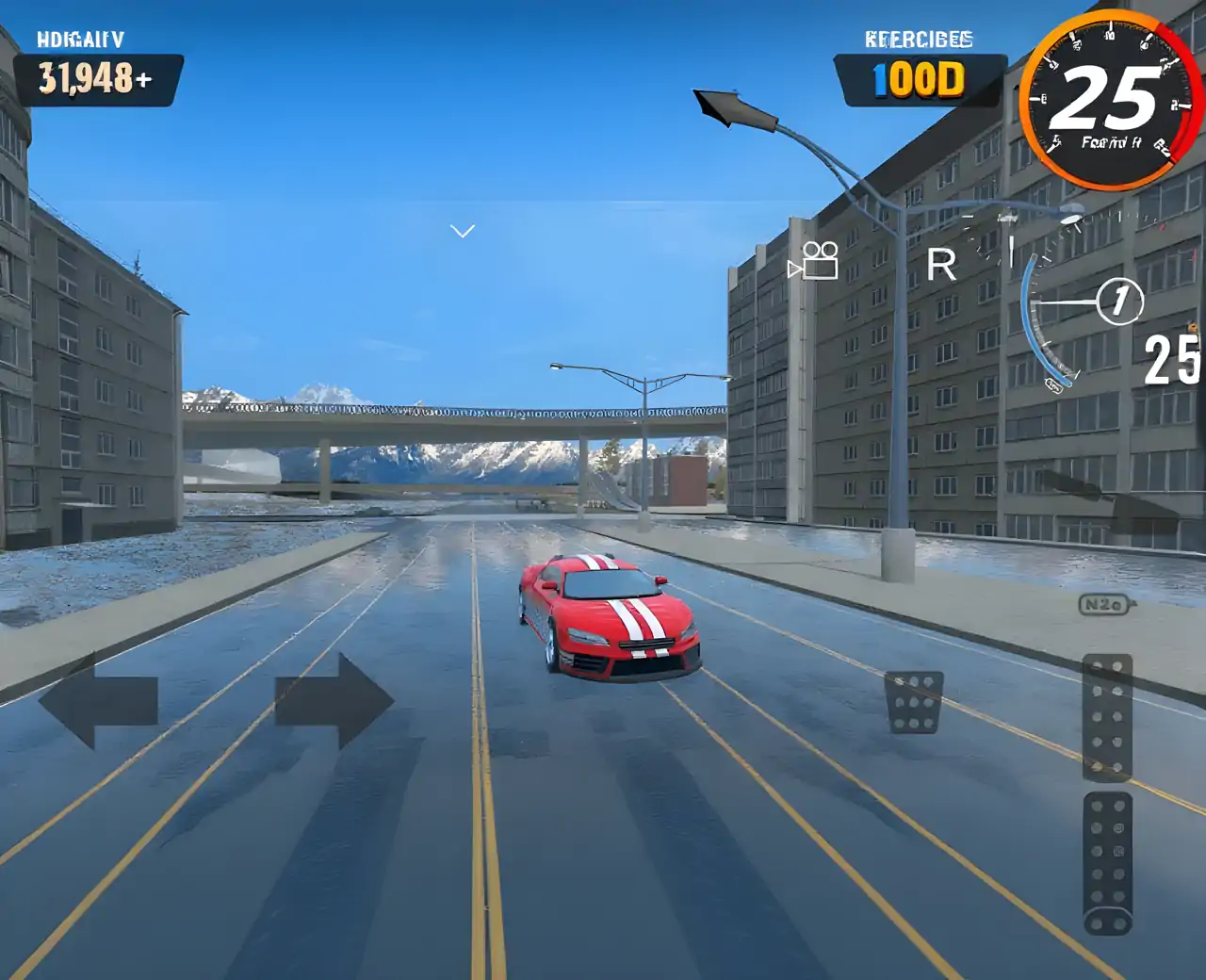Viewport: 1206px width, 980px height.
Task: Switch camera view with the camera icon
Action: tap(815, 261)
